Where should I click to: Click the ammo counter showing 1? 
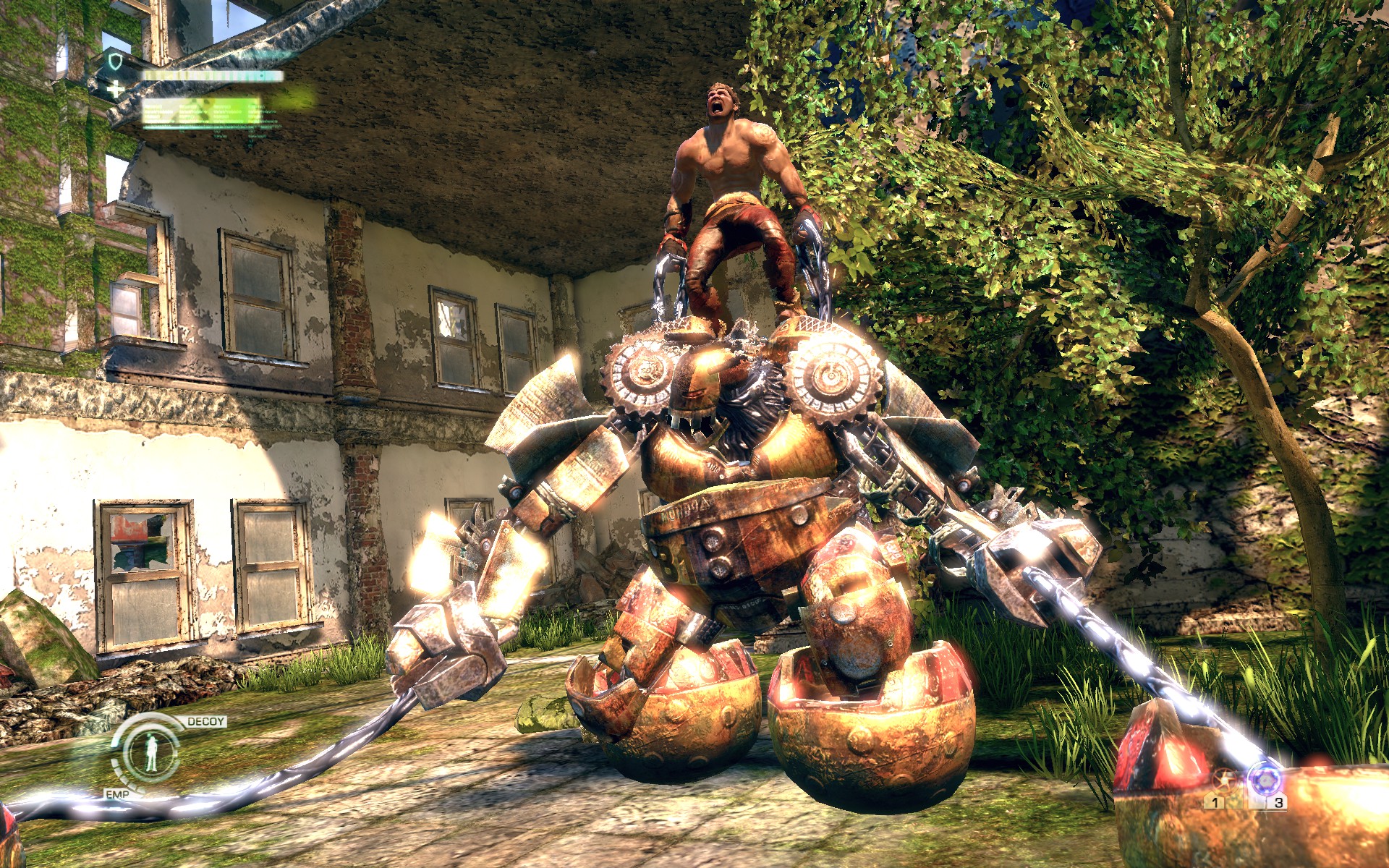pos(1216,803)
